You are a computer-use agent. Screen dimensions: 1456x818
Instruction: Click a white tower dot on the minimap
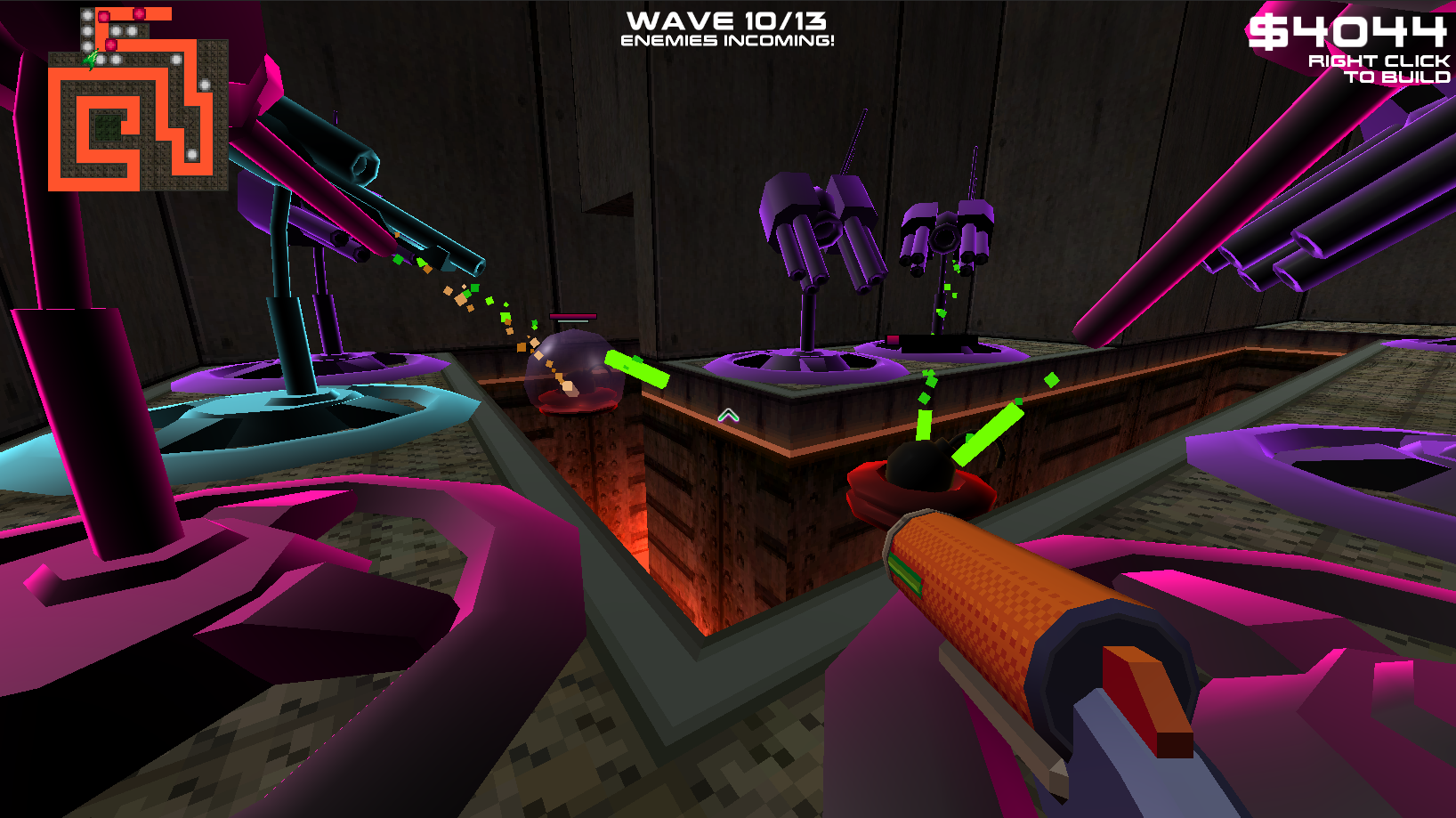[86, 14]
